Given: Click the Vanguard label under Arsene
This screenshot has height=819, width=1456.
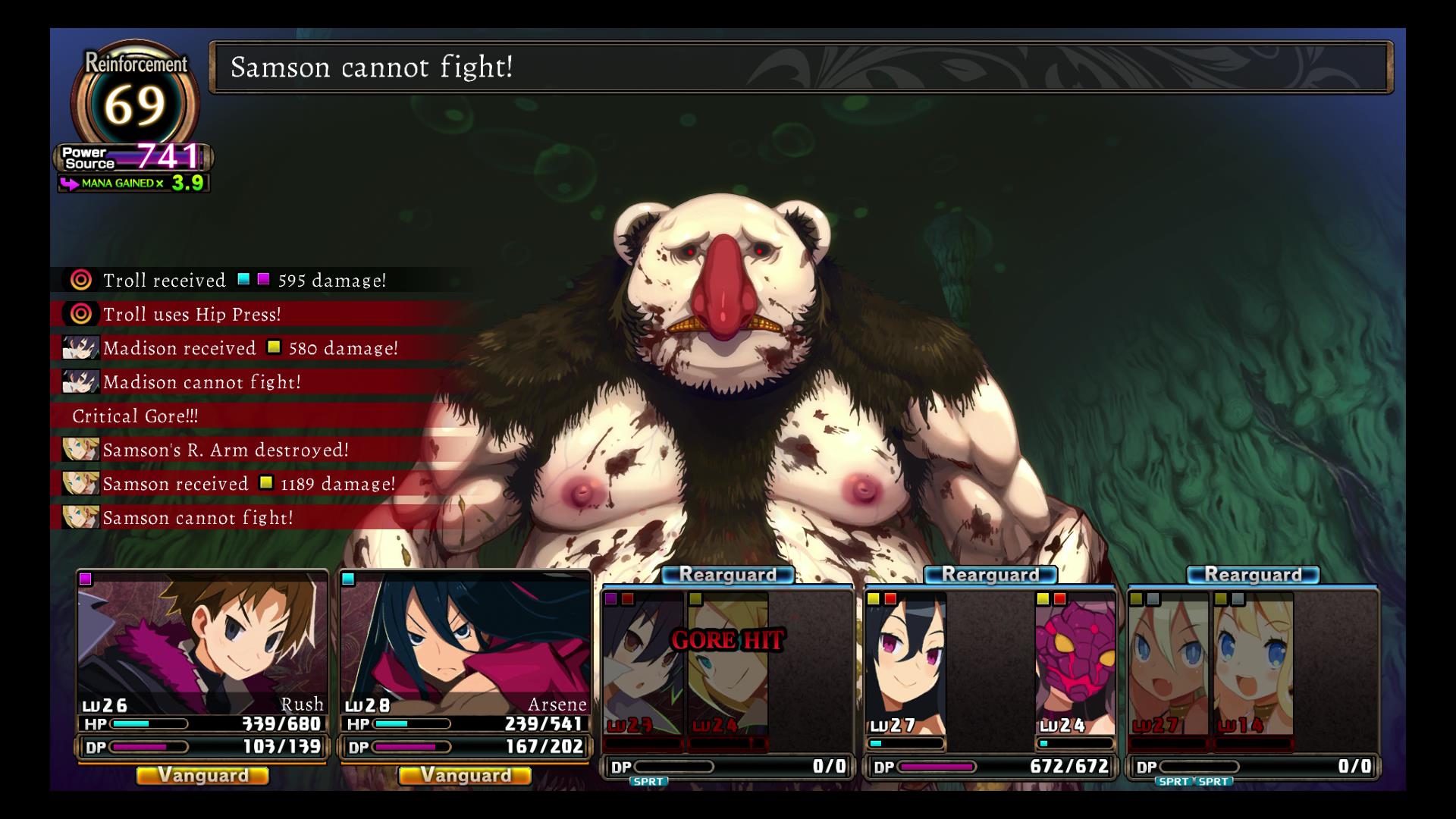Looking at the screenshot, I should (x=465, y=775).
